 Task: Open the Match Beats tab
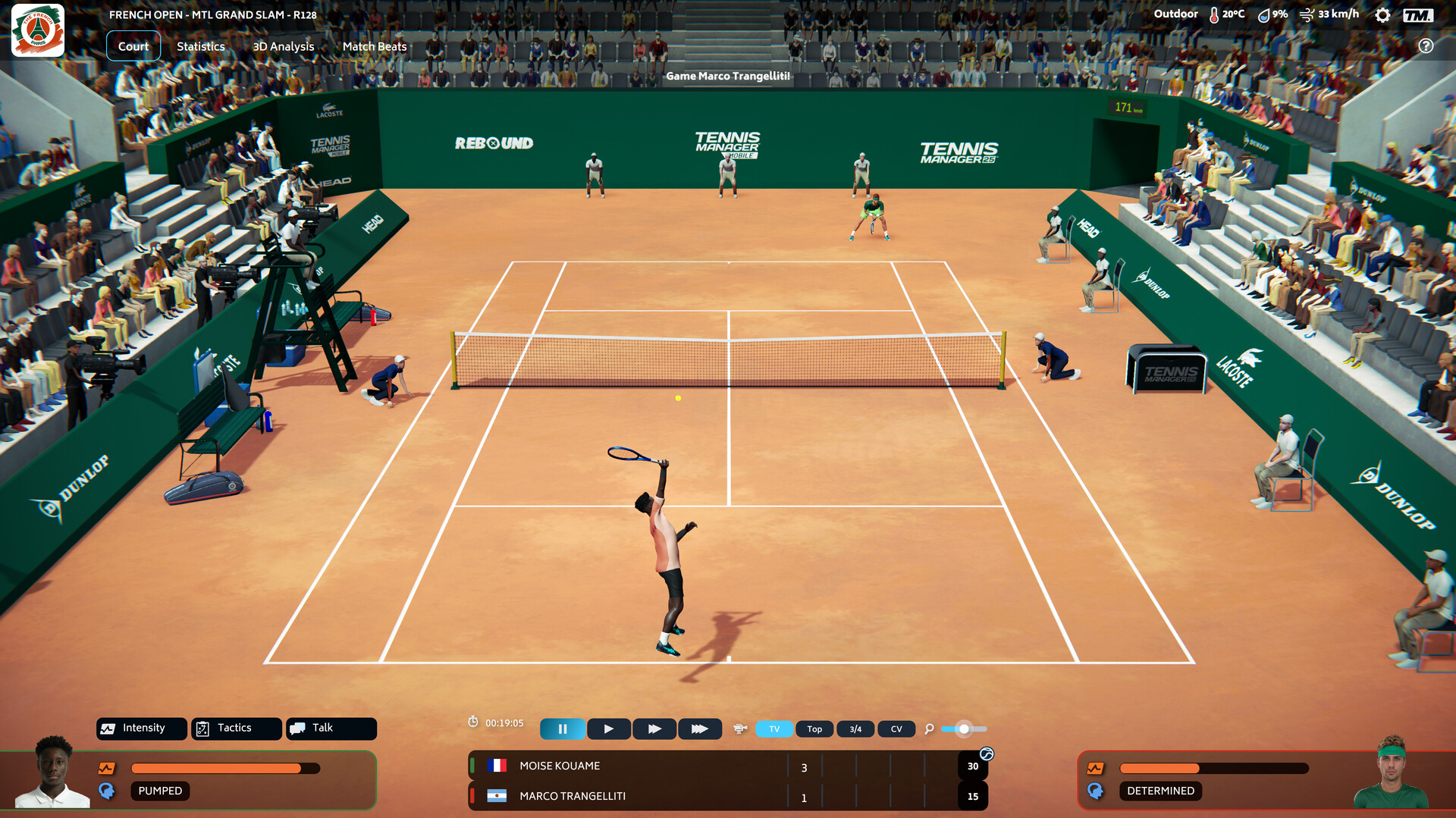(374, 46)
